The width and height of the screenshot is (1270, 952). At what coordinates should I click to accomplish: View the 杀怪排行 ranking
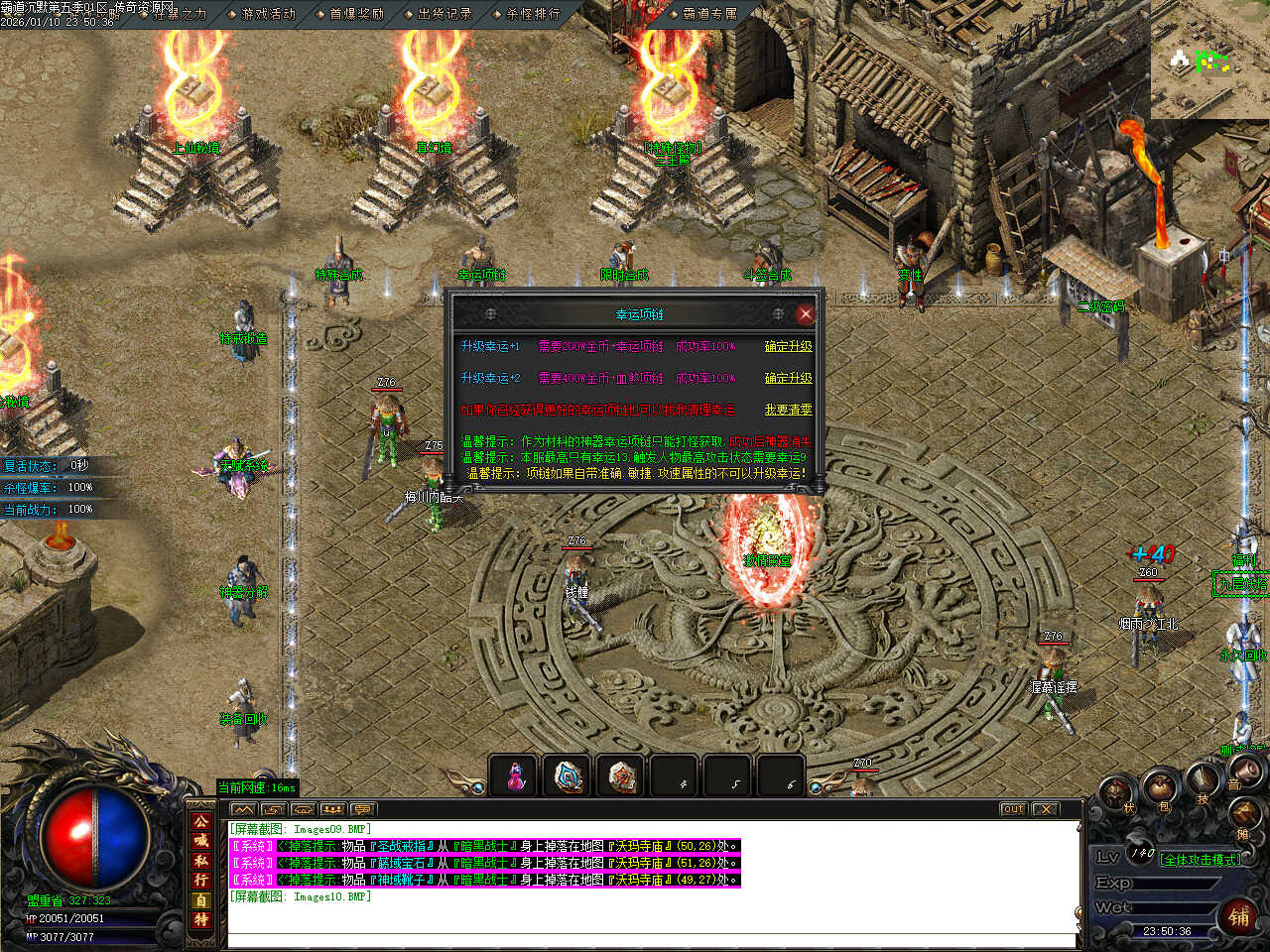pos(533,14)
